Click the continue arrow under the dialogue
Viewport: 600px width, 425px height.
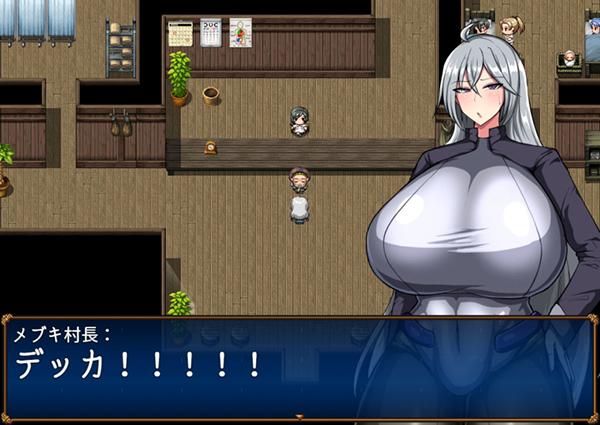(299, 416)
